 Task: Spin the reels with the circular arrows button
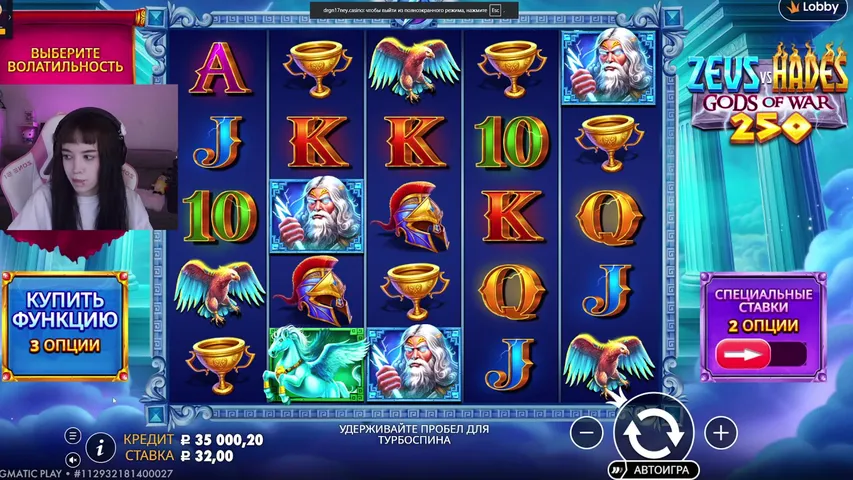pyautogui.click(x=653, y=432)
